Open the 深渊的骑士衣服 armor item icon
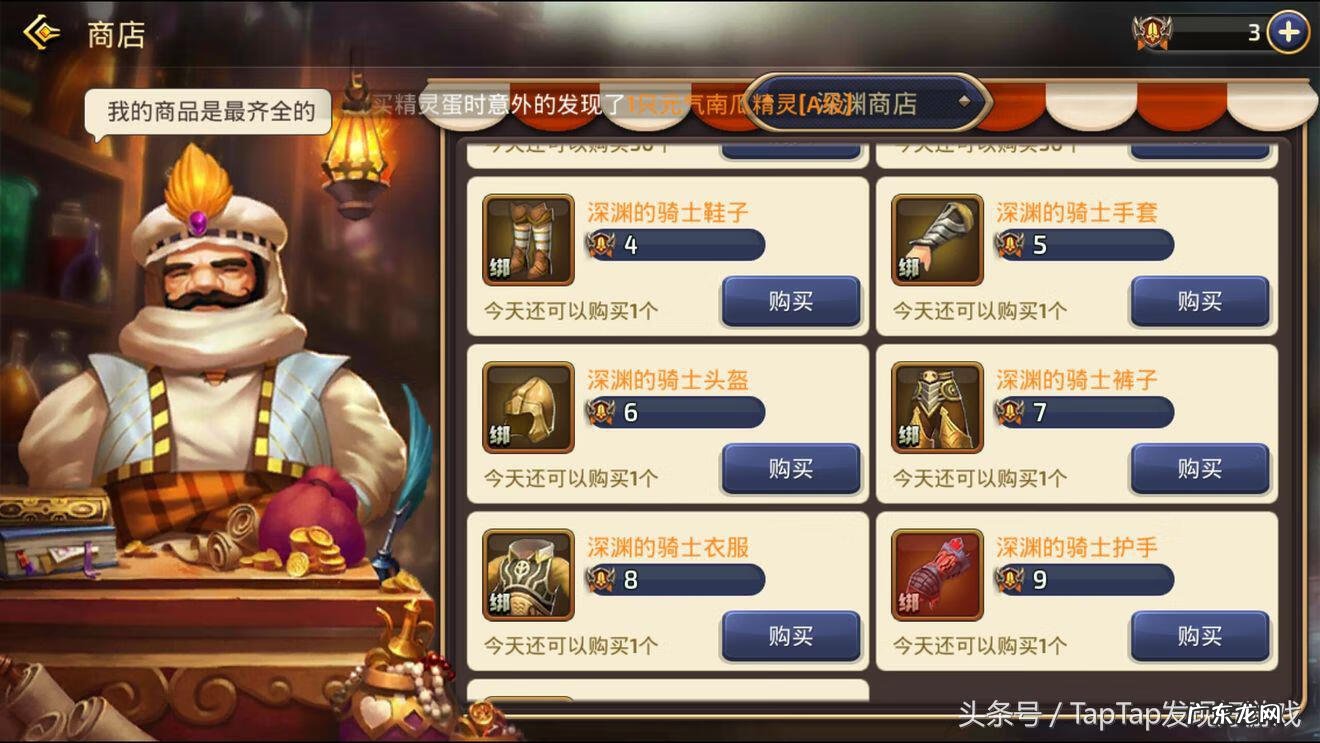 (527, 574)
